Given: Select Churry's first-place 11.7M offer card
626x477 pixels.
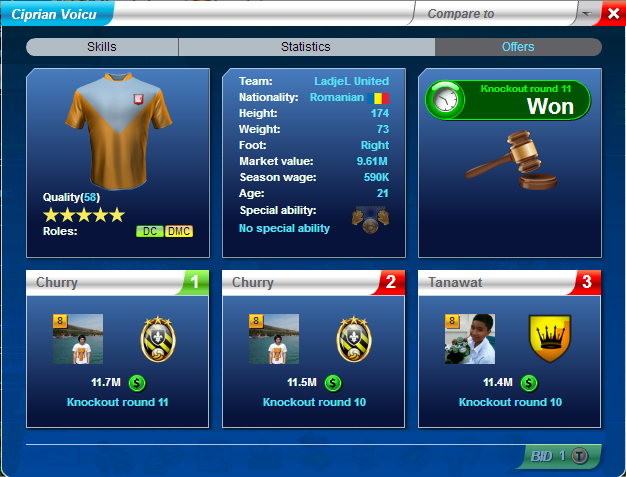Looking at the screenshot, I should tap(118, 348).
